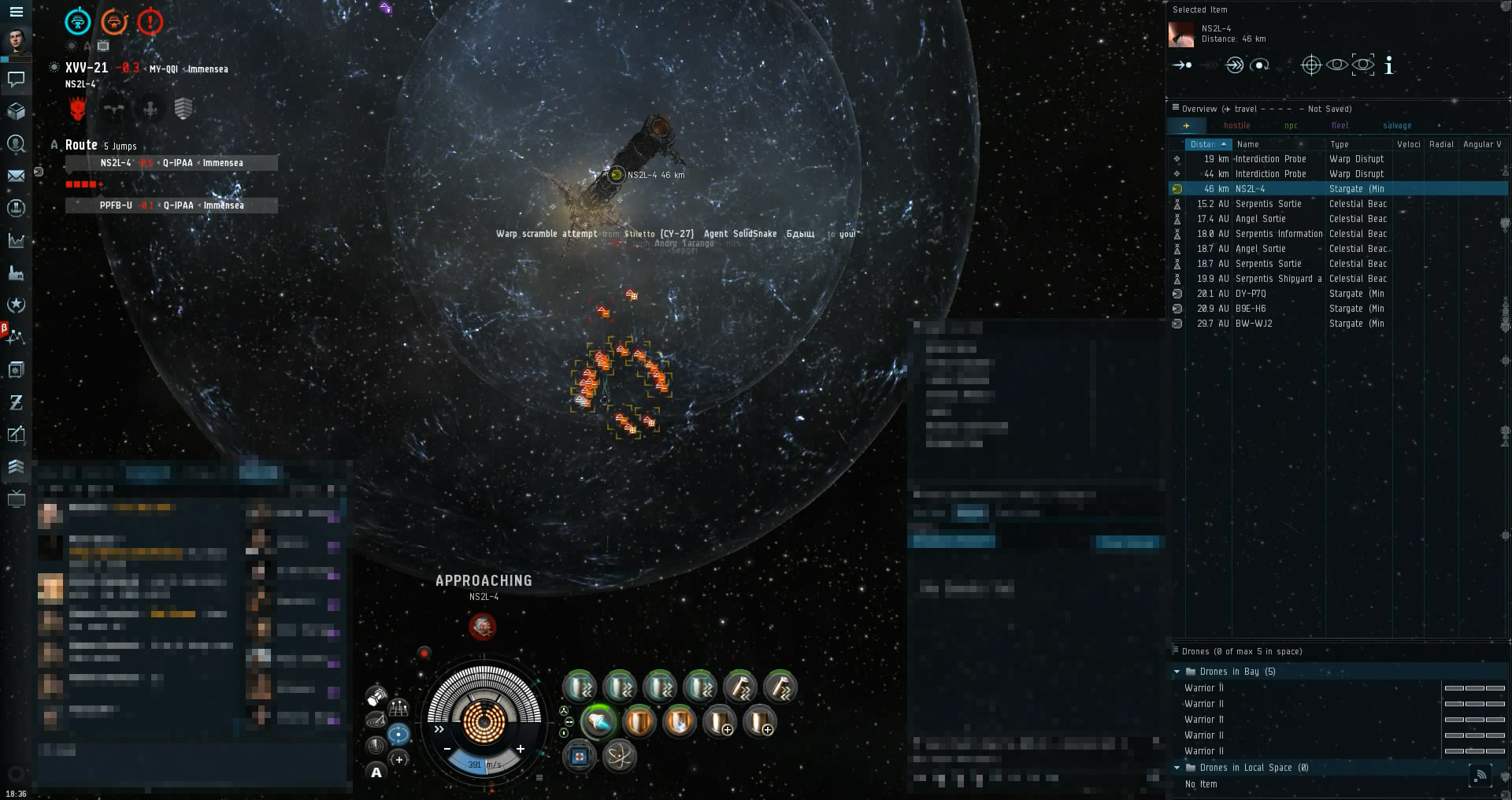Image resolution: width=1512 pixels, height=800 pixels.
Task: Switch to the hostile overview tab
Action: click(1236, 126)
